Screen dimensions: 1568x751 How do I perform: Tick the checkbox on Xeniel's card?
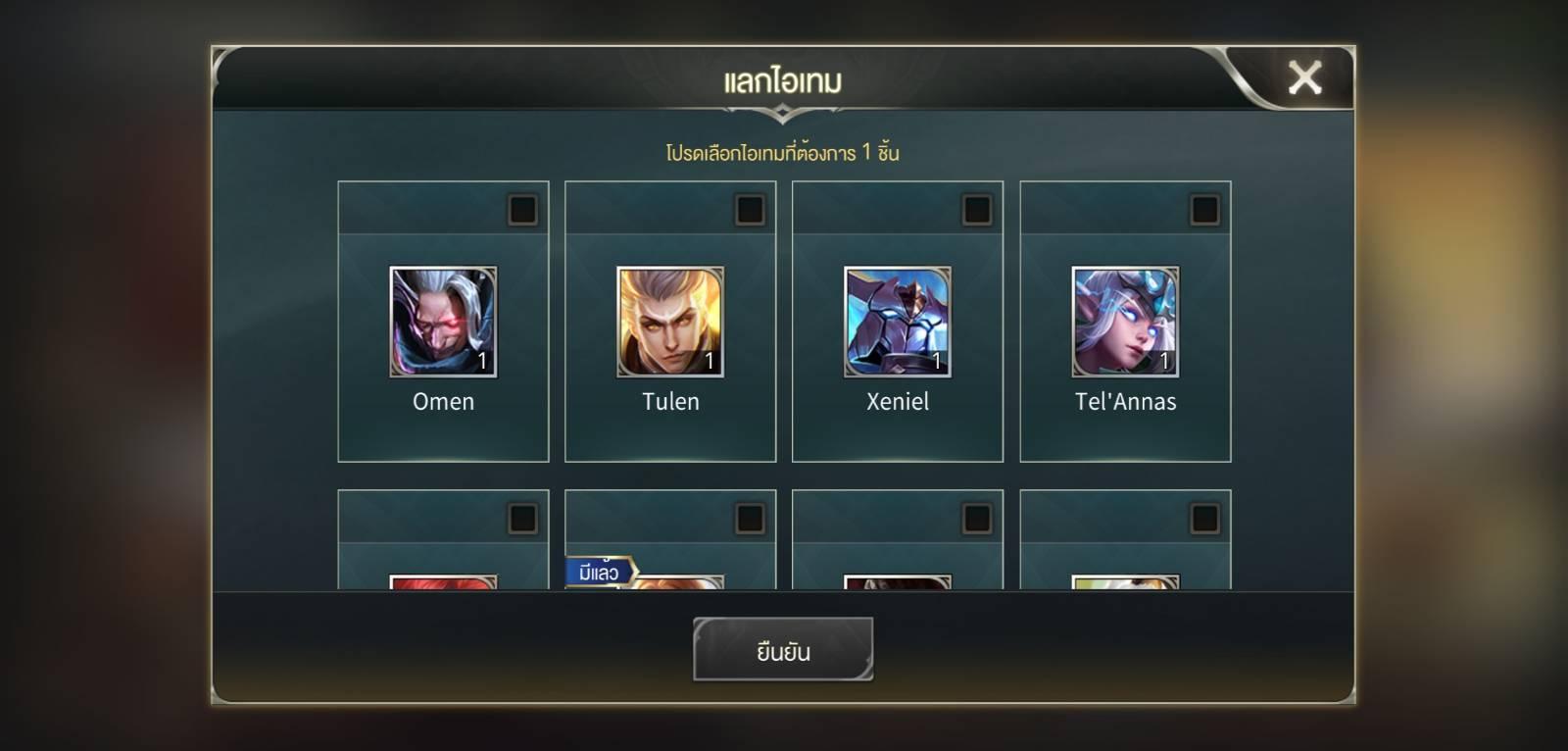(977, 210)
